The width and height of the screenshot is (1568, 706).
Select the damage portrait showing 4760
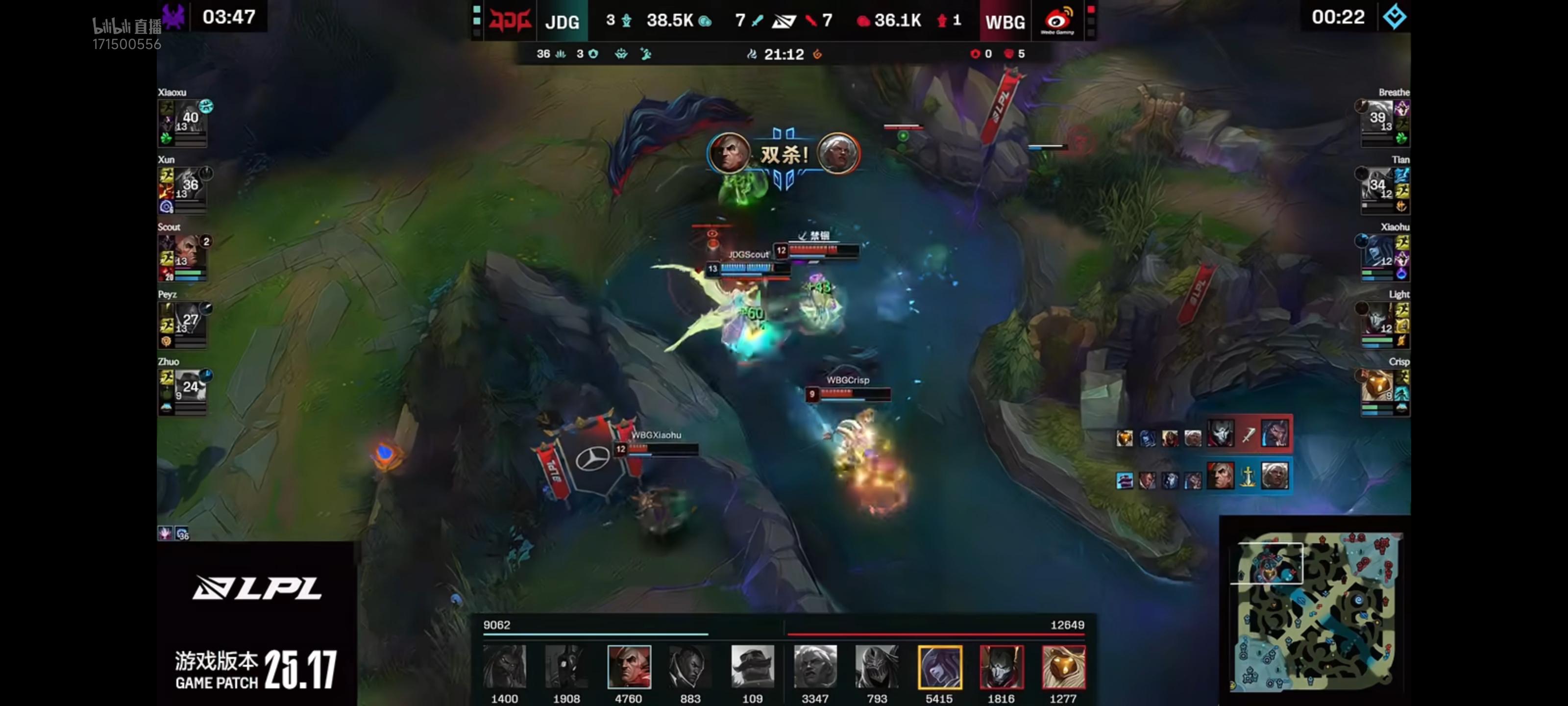[629, 666]
